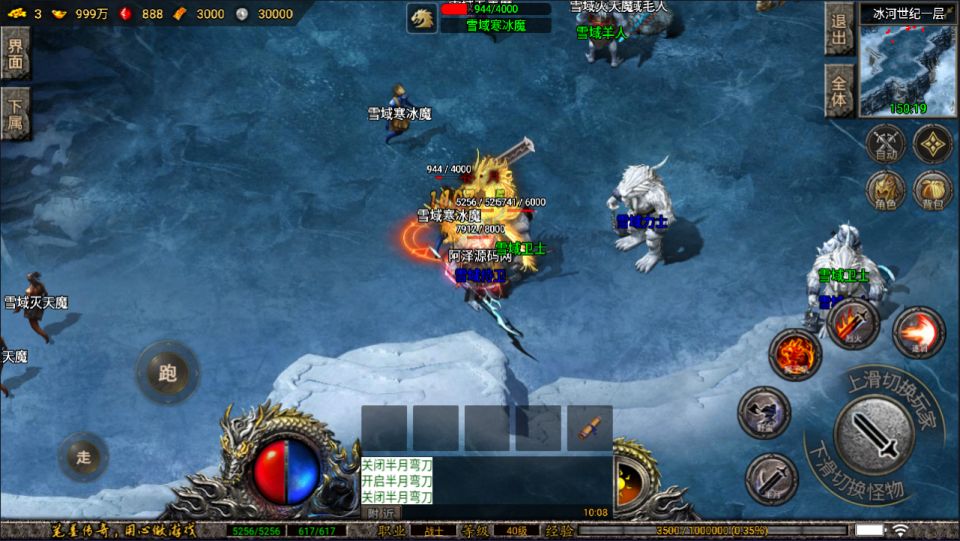This screenshot has height=541, width=960.
Task: Open the 角色 character sheet
Action: 885,190
